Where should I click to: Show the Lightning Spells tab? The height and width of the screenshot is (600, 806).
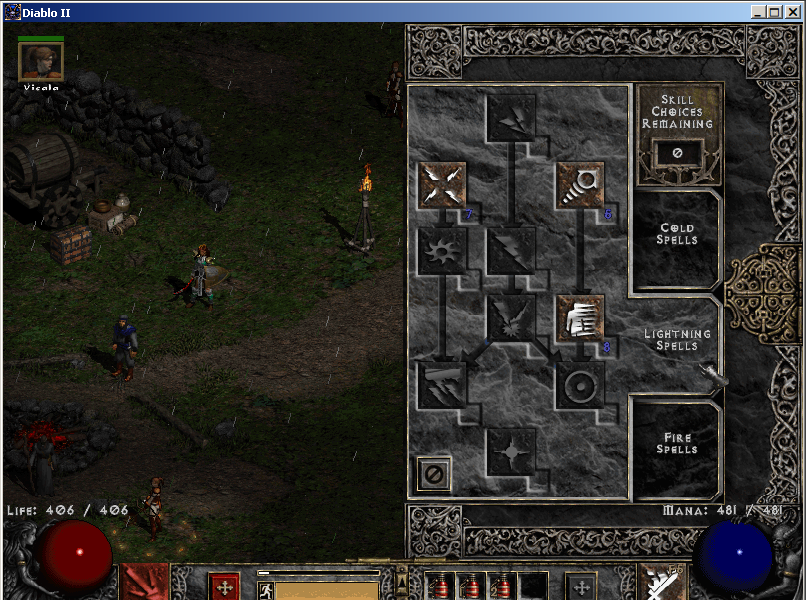click(676, 340)
